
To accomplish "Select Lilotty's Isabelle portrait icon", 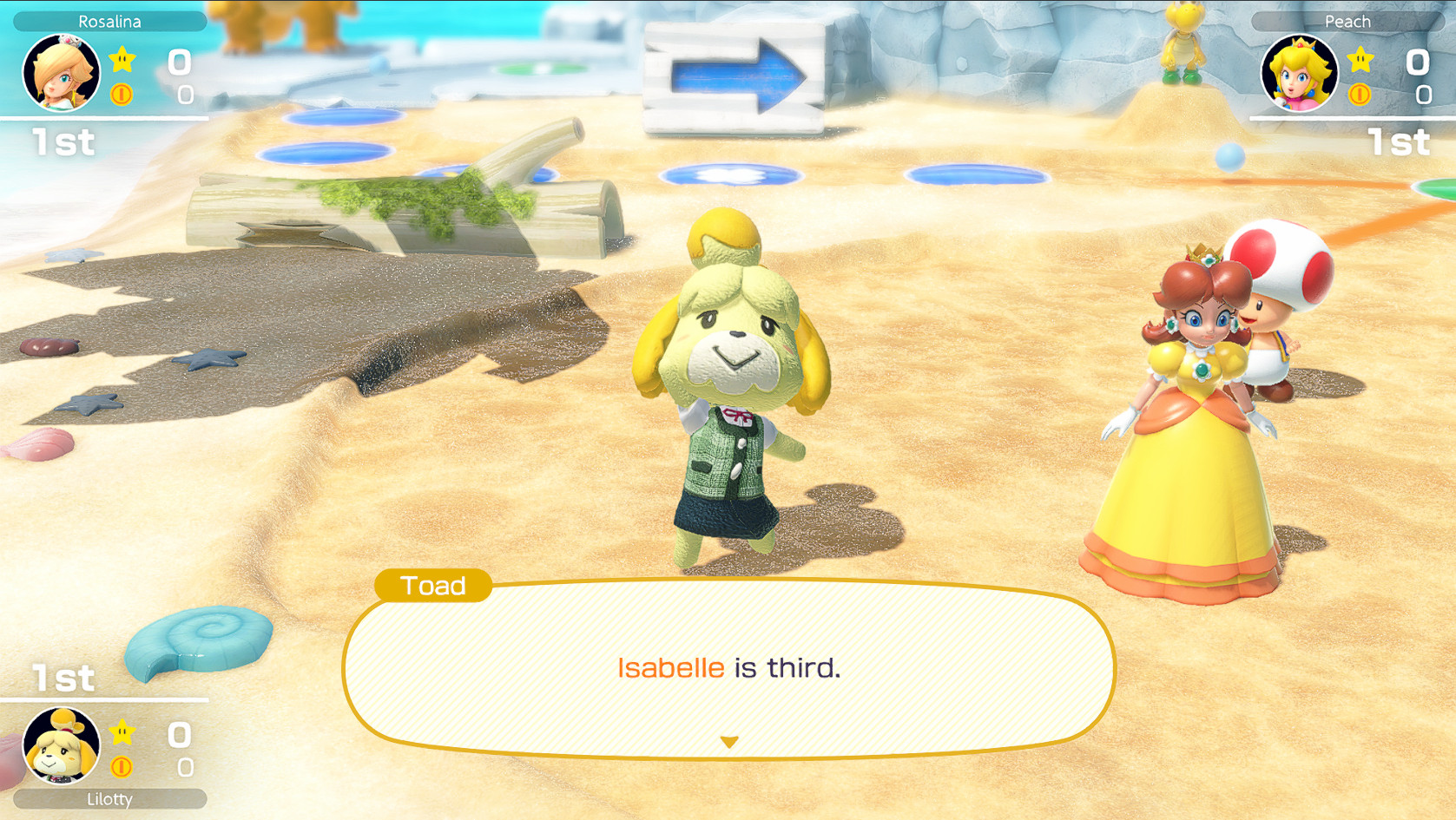I will pos(59,745).
